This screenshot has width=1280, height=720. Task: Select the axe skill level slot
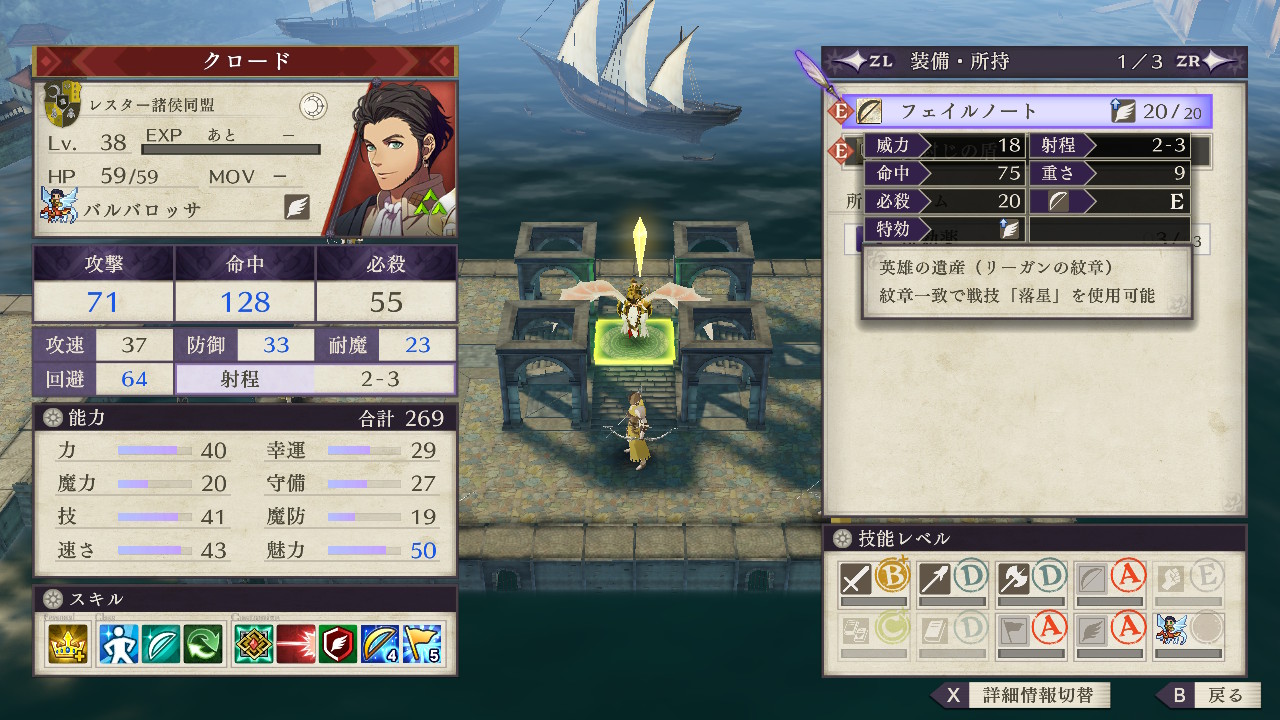click(1032, 582)
